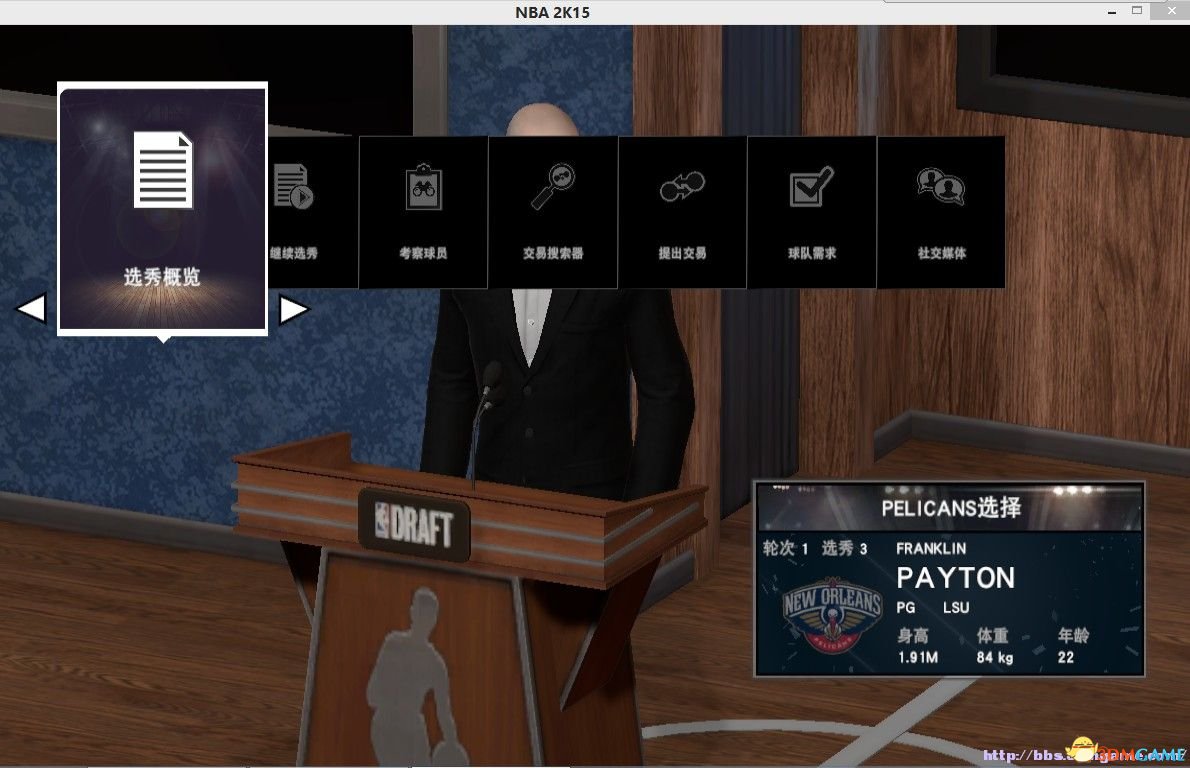Screen dimensions: 1190x768
Task: Minimize the NBA 2K15 window
Action: 1111,11
